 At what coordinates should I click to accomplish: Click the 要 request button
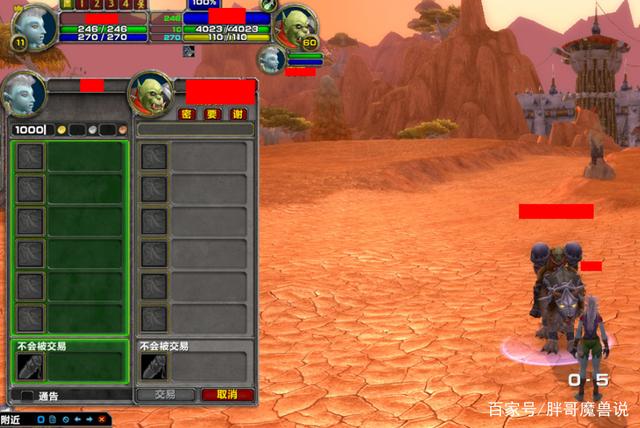(211, 114)
